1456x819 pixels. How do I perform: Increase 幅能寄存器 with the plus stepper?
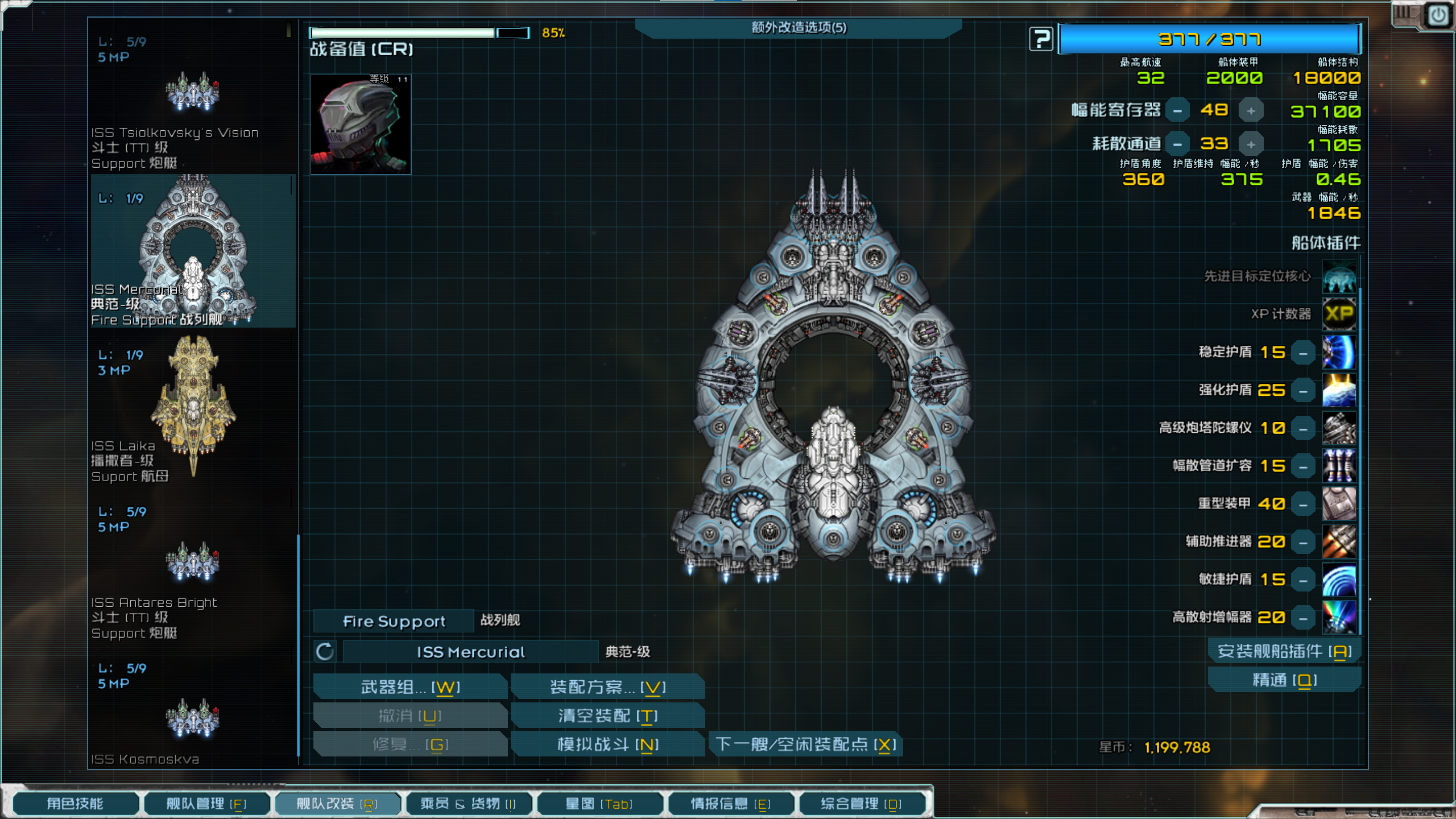click(x=1251, y=110)
